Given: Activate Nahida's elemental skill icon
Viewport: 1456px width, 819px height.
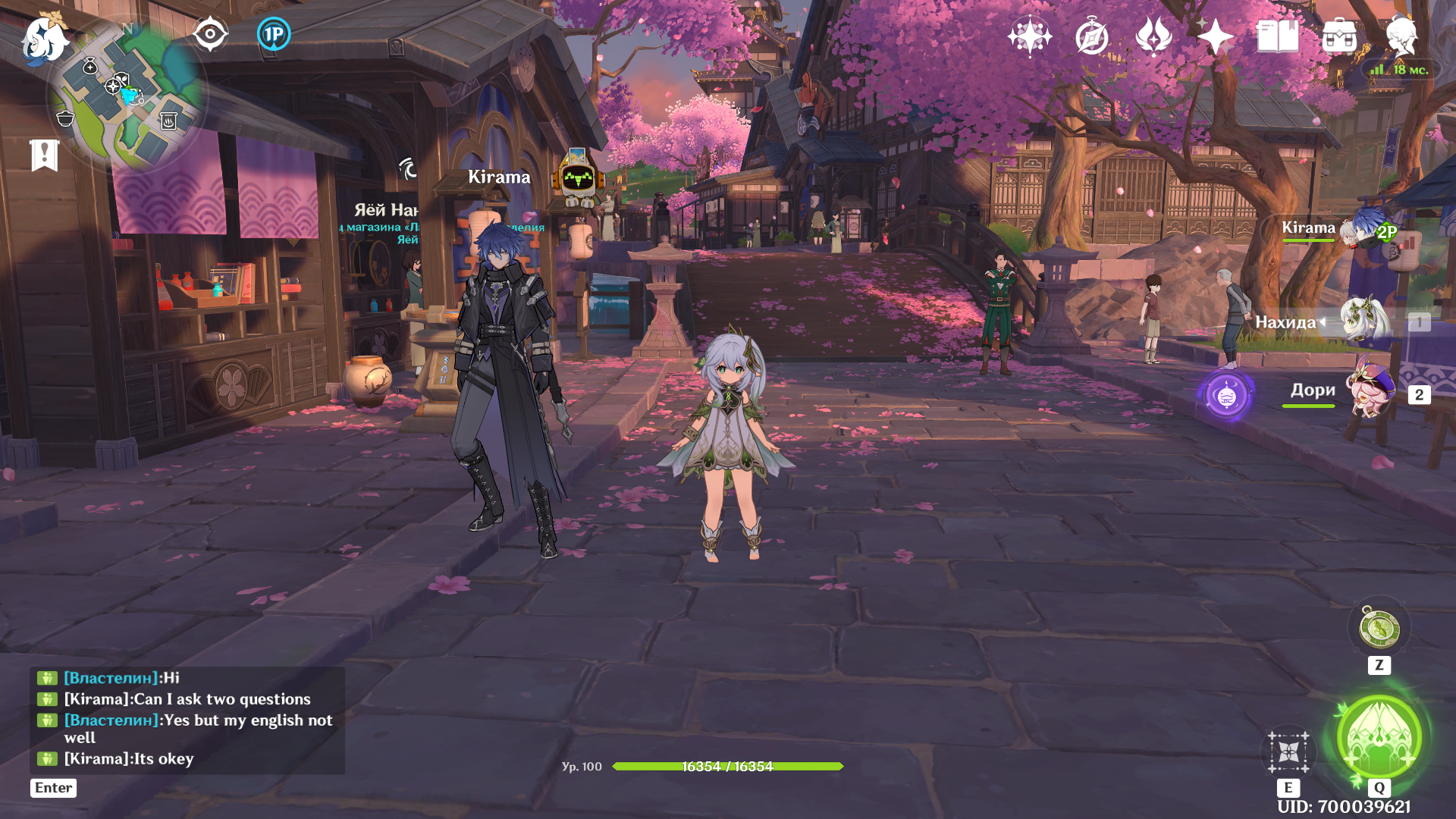Looking at the screenshot, I should (x=1288, y=752).
